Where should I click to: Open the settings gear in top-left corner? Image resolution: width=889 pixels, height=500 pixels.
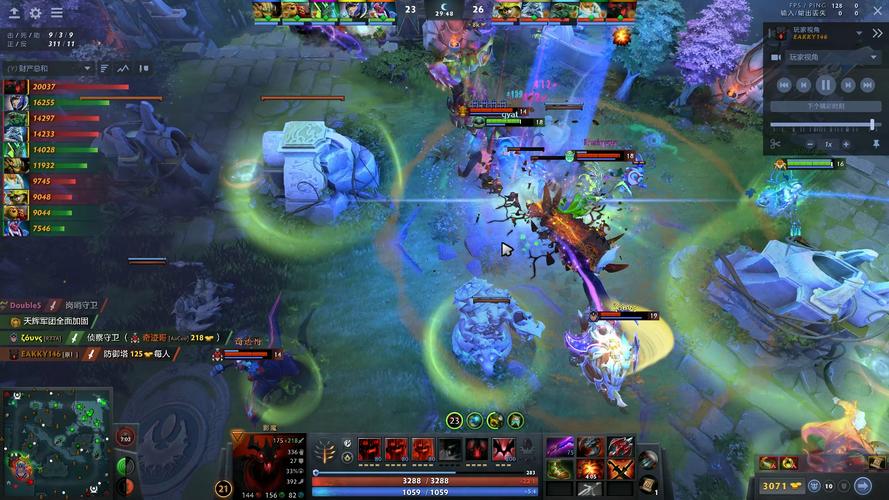[35, 13]
